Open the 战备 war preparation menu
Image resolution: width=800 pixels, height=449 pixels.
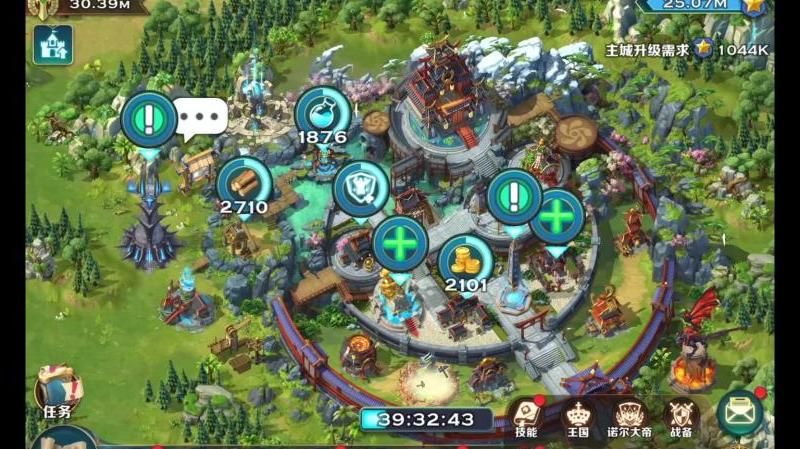682,417
